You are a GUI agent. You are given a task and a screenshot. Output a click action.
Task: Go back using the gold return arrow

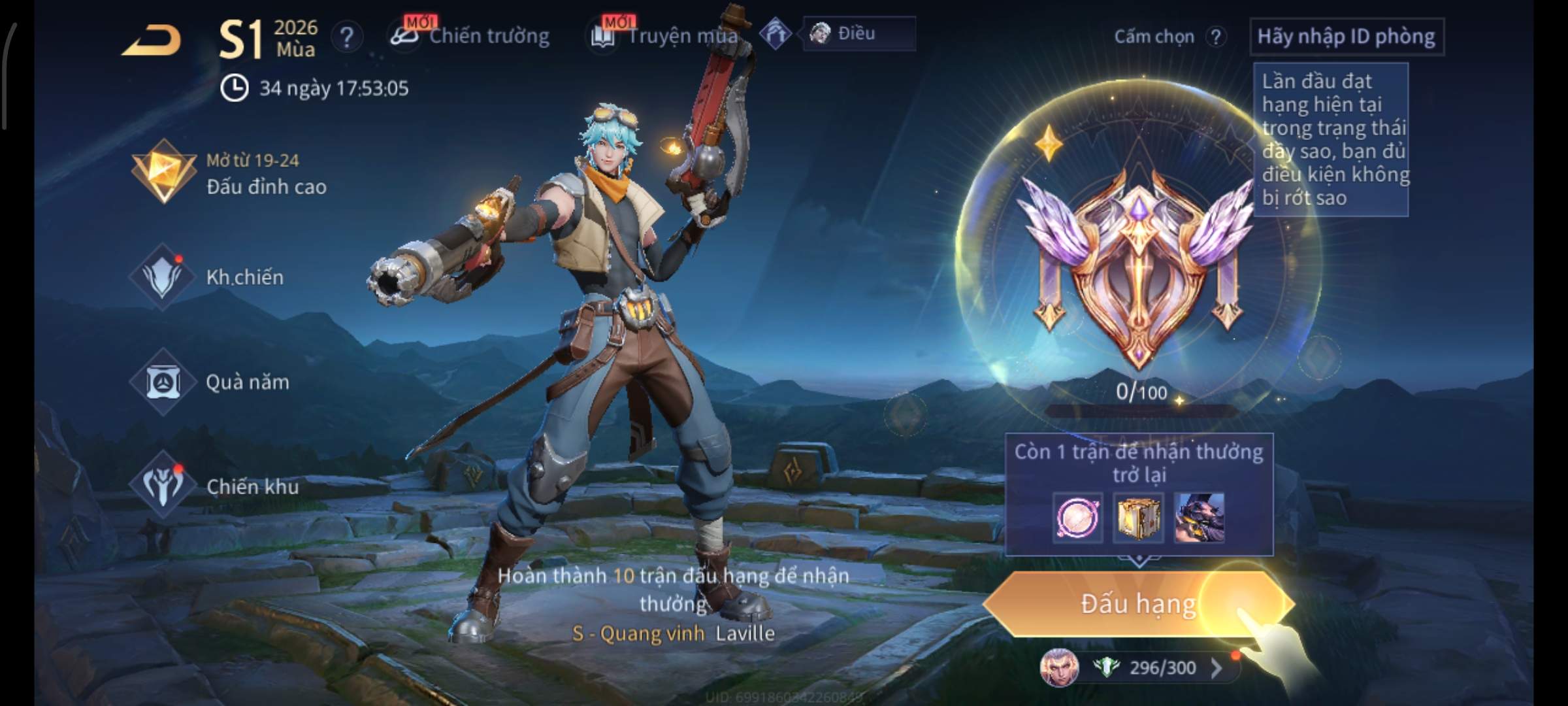[x=152, y=41]
